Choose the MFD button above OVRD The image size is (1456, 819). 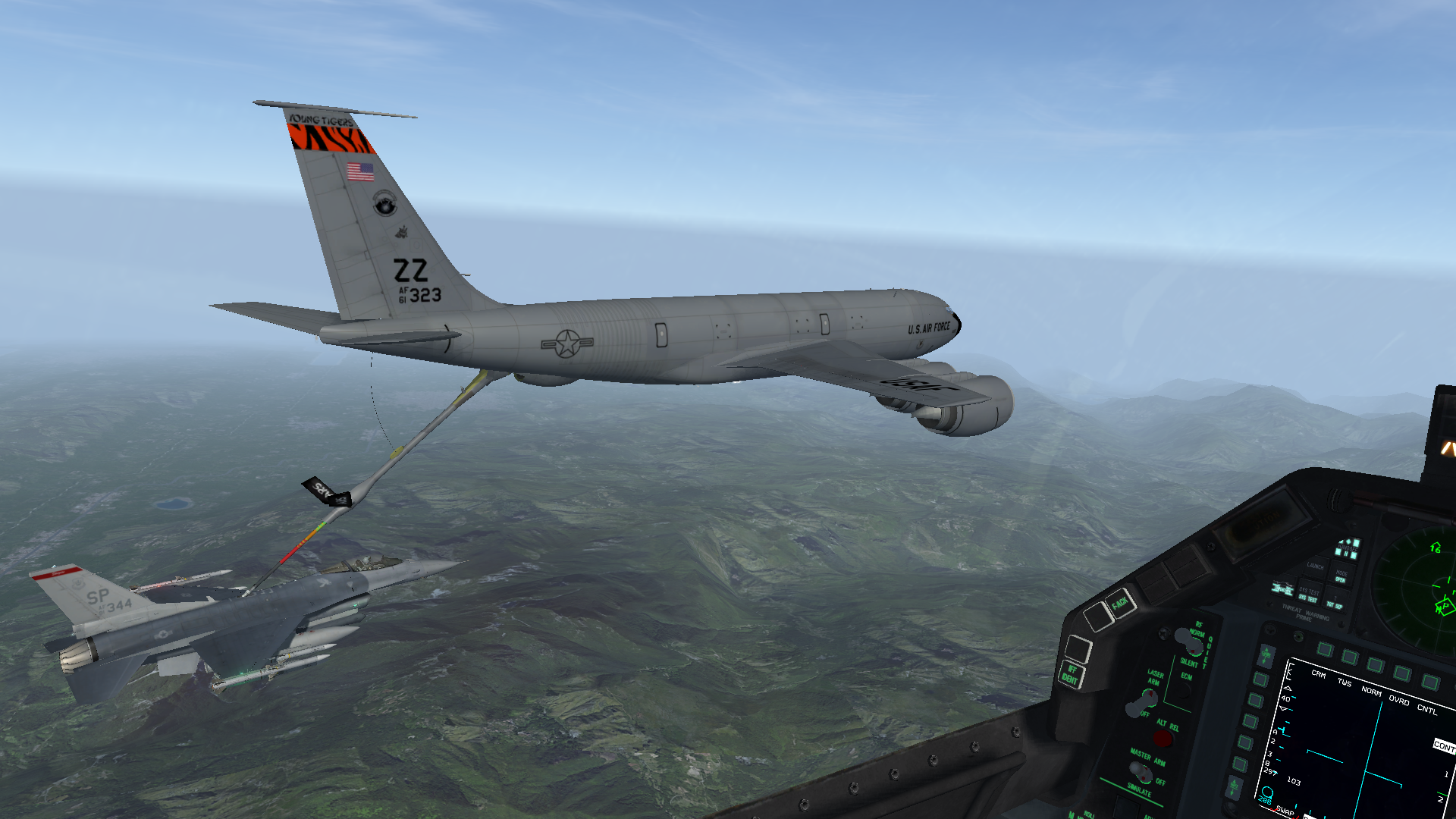(1402, 673)
